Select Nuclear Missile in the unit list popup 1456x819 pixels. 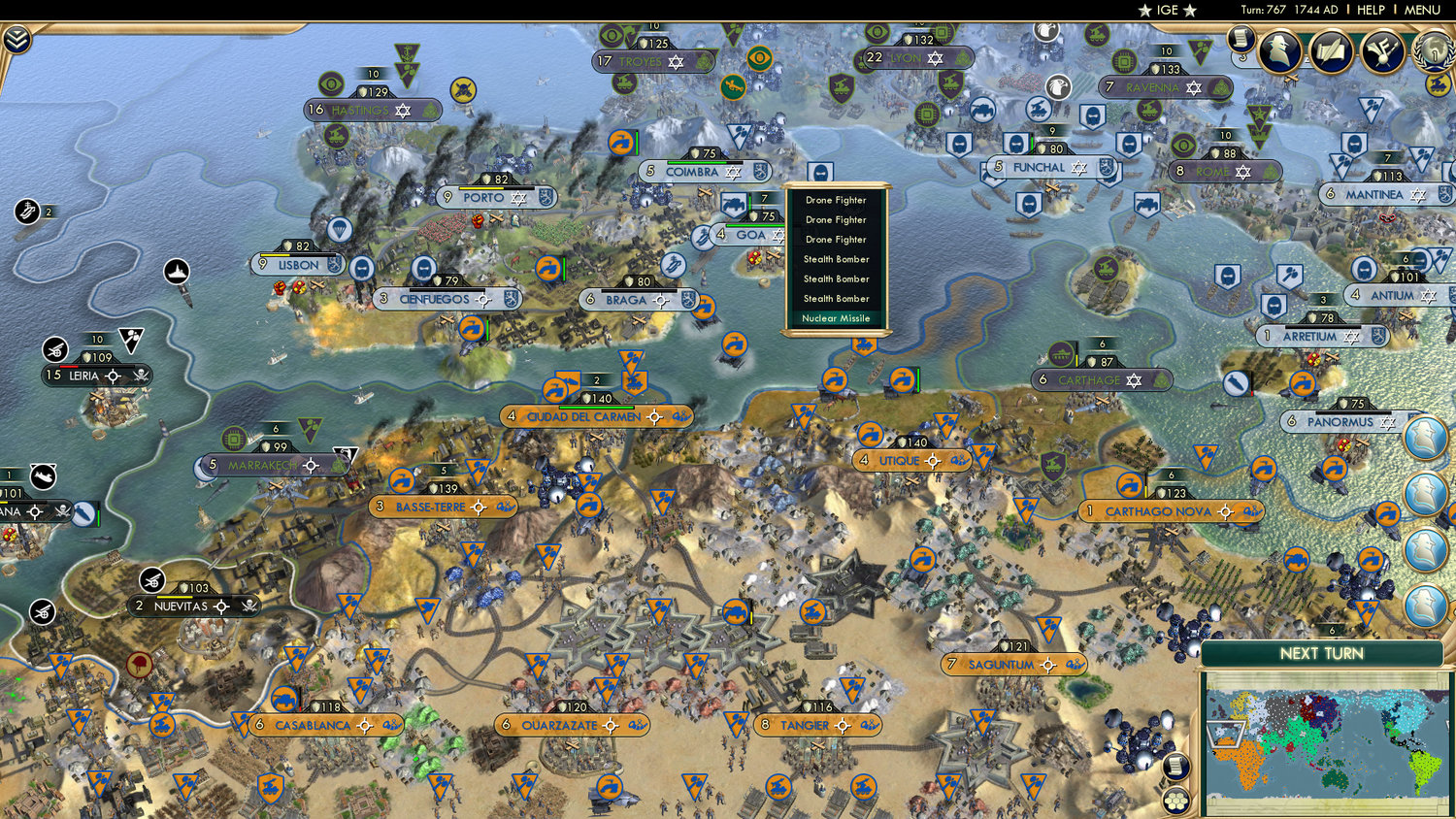tap(835, 318)
